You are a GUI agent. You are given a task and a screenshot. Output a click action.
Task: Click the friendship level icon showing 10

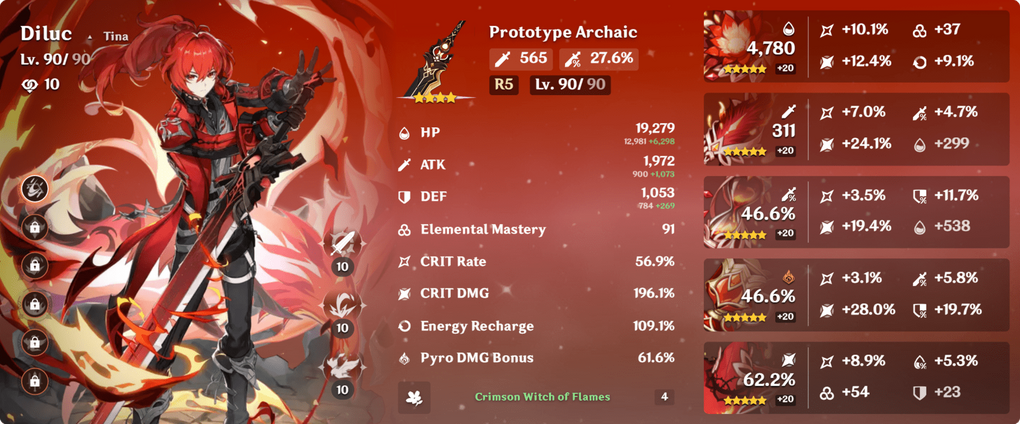(x=29, y=84)
